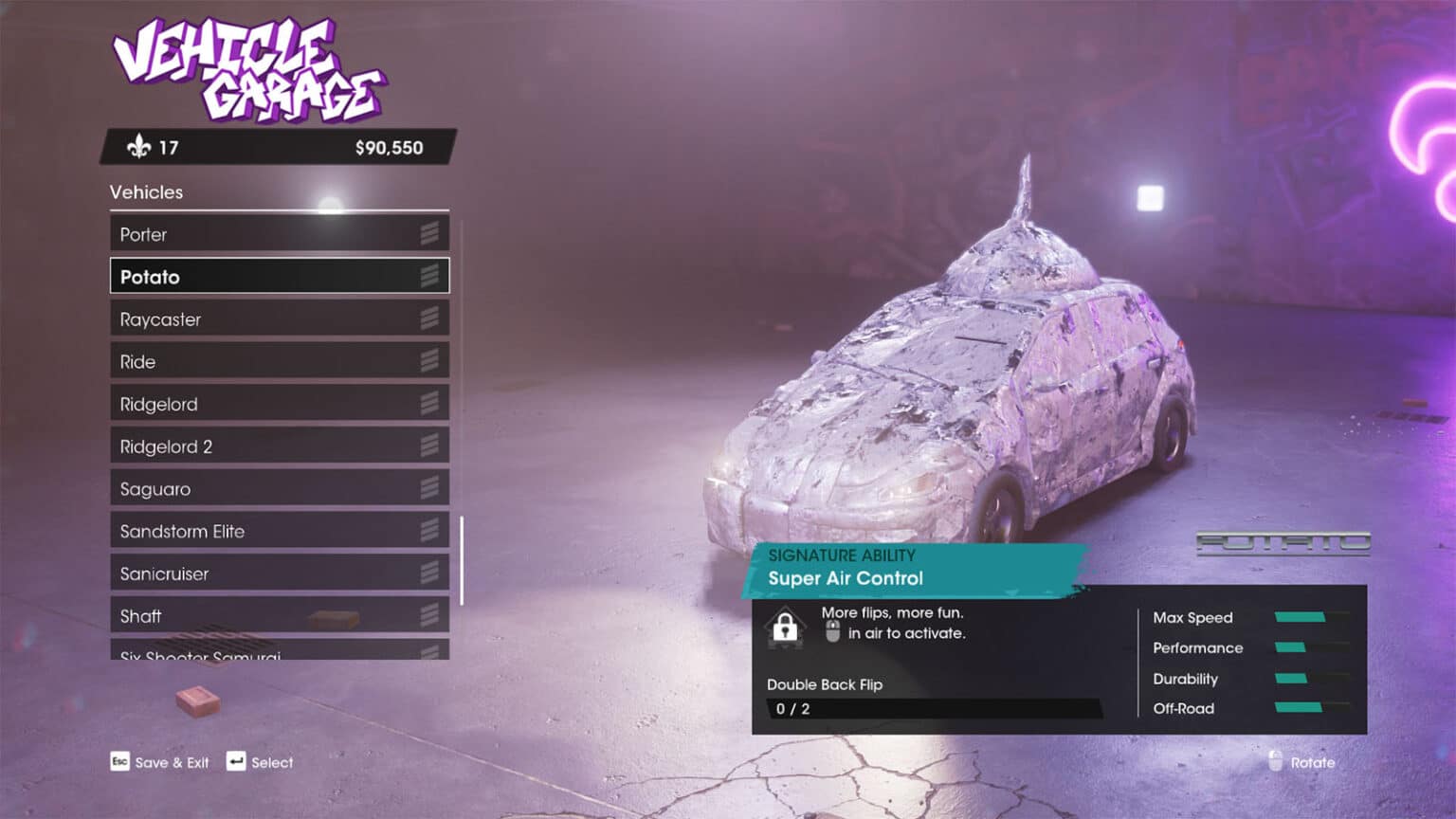Select the Shaft vehicle row
The height and width of the screenshot is (819, 1456).
tap(279, 616)
